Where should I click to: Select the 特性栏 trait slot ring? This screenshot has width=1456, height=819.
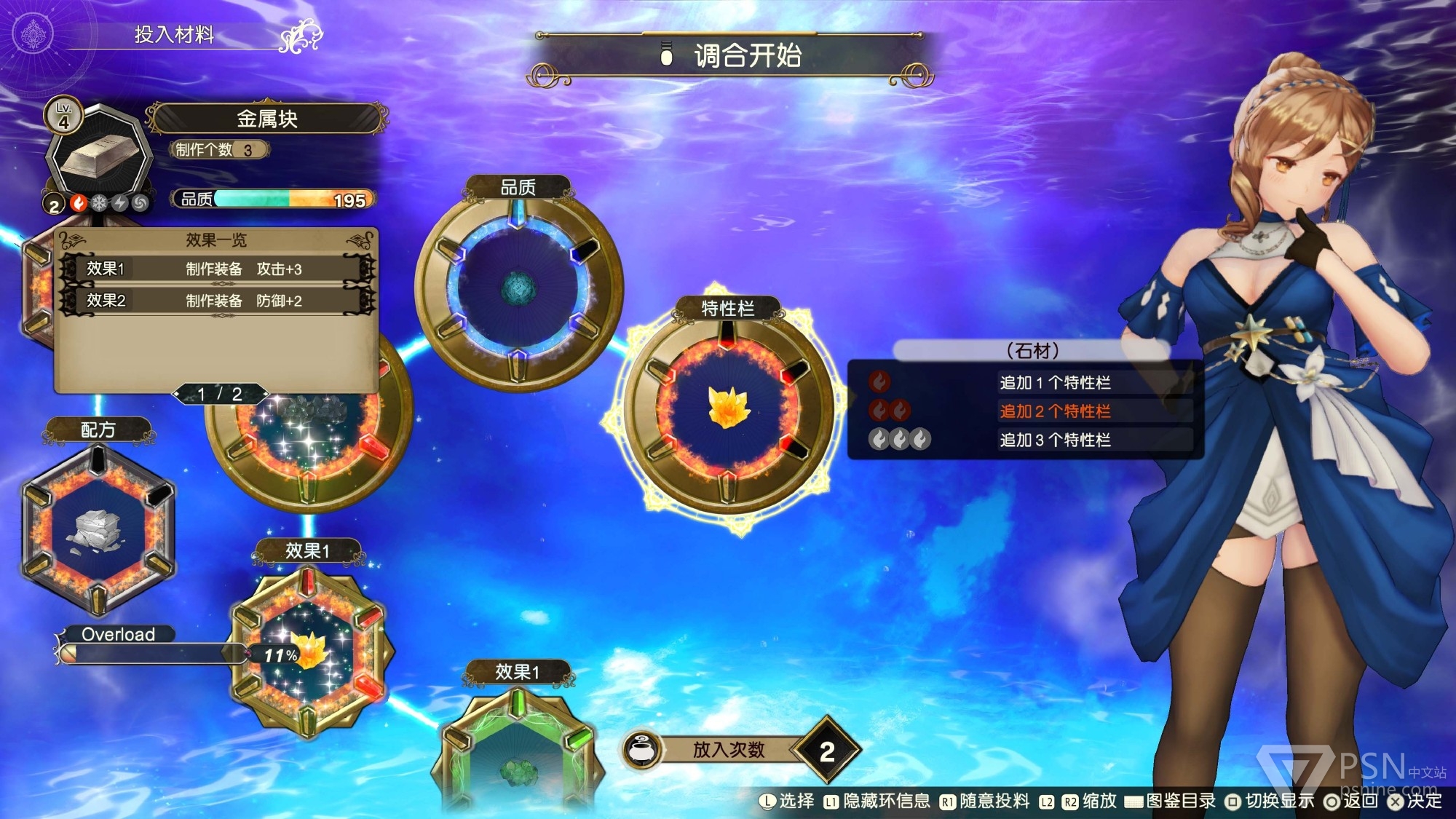click(727, 408)
